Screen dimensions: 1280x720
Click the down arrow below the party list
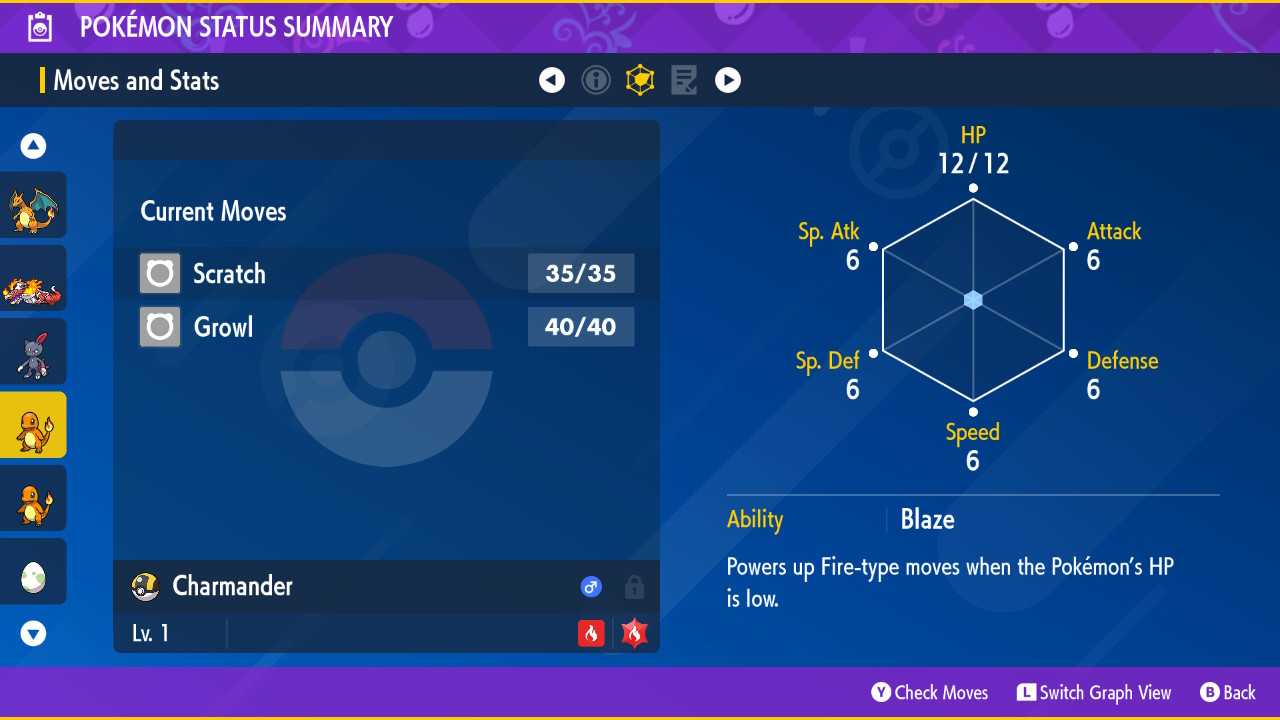pos(33,633)
